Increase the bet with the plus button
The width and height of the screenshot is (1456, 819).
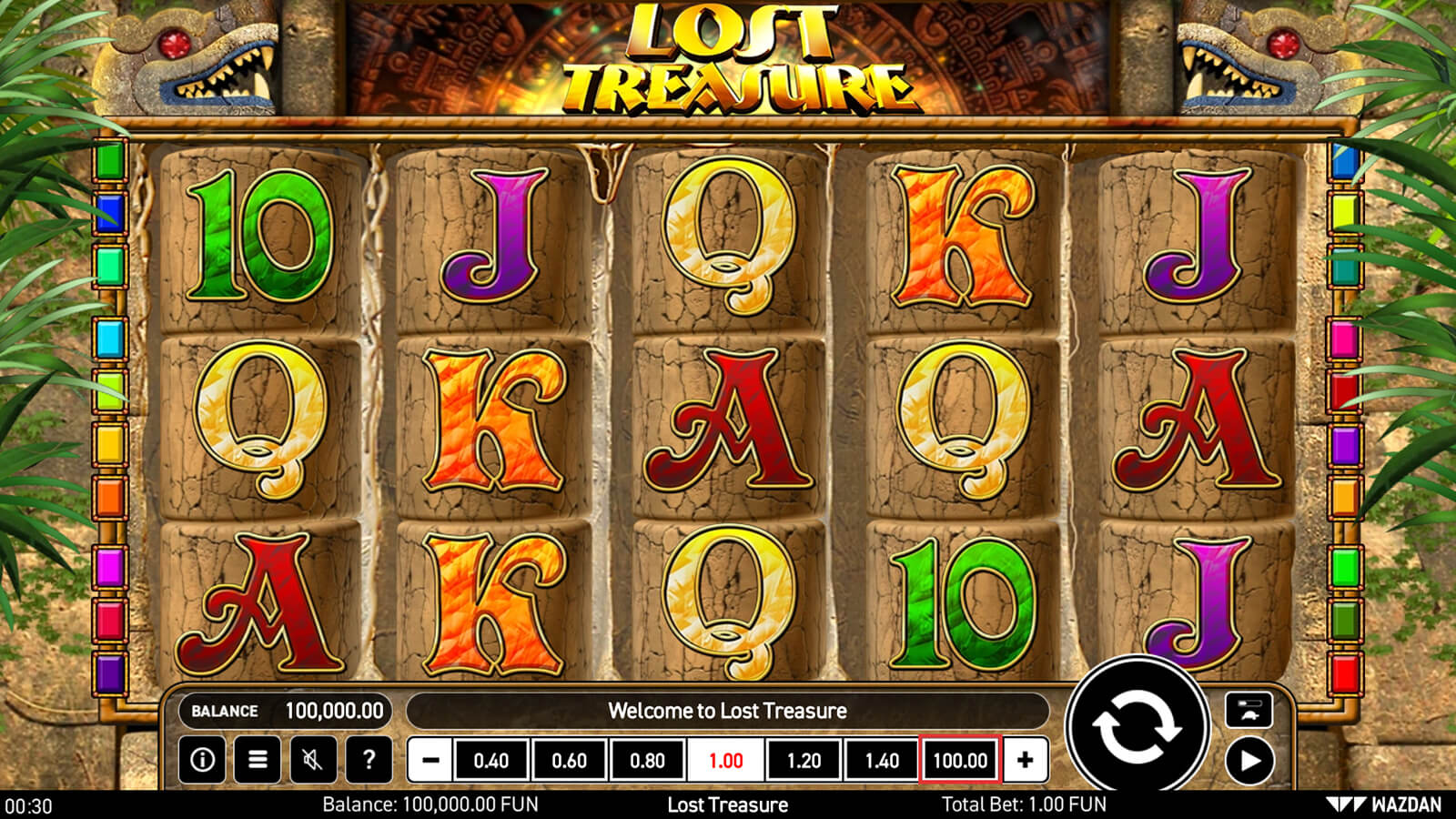(1025, 760)
